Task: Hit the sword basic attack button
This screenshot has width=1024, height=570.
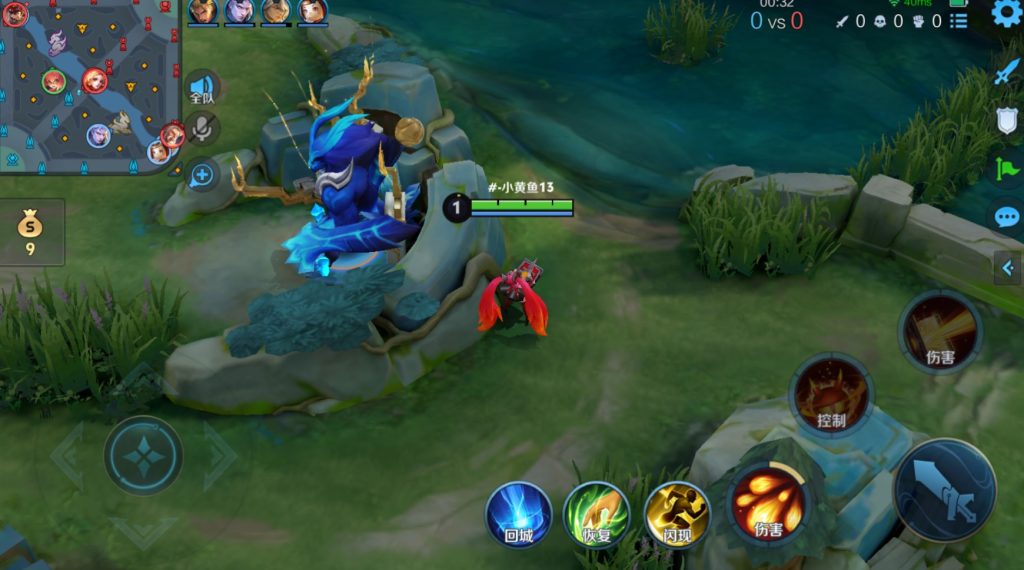Action: [944, 490]
